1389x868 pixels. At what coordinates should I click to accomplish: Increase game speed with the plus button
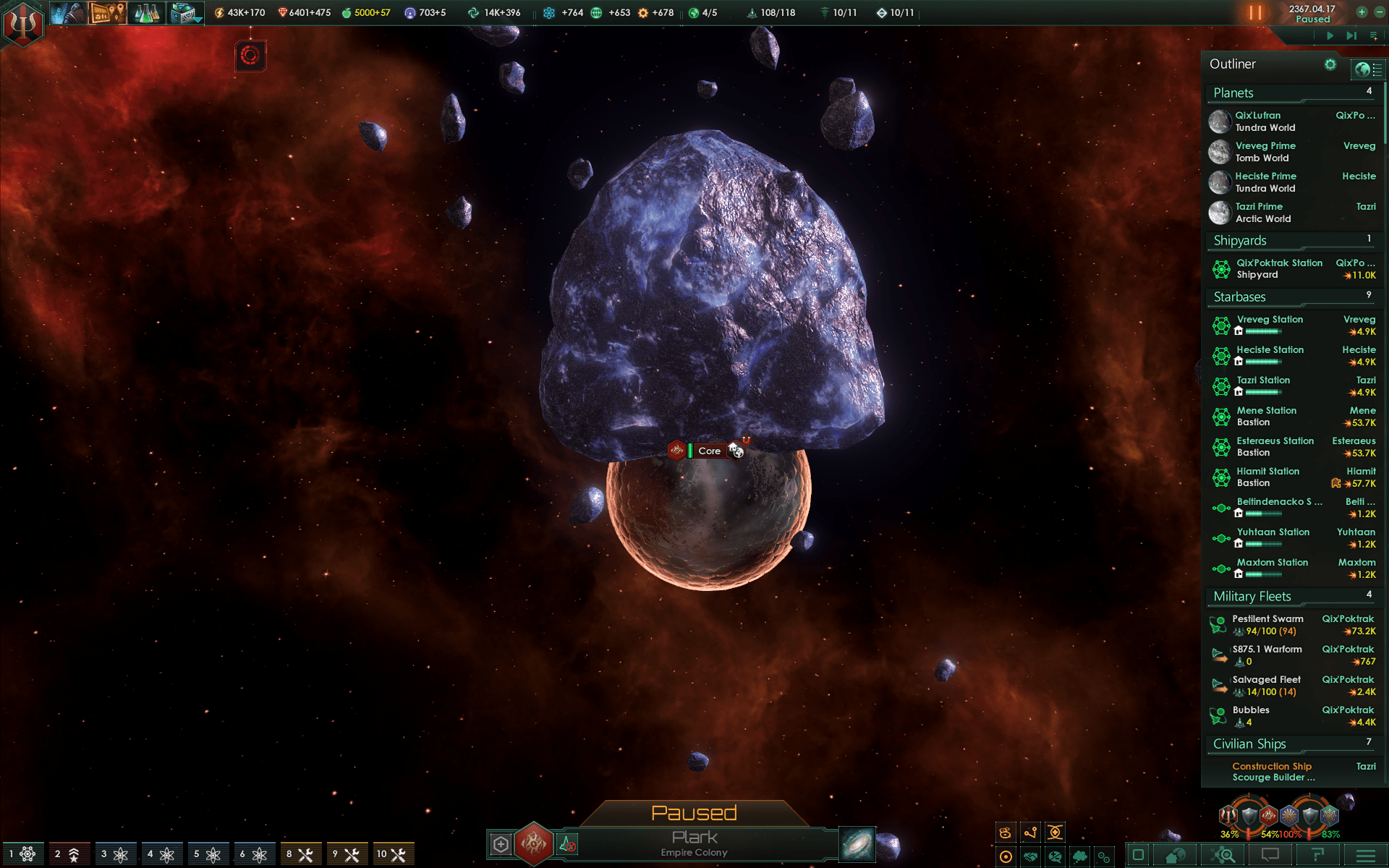click(x=1362, y=12)
